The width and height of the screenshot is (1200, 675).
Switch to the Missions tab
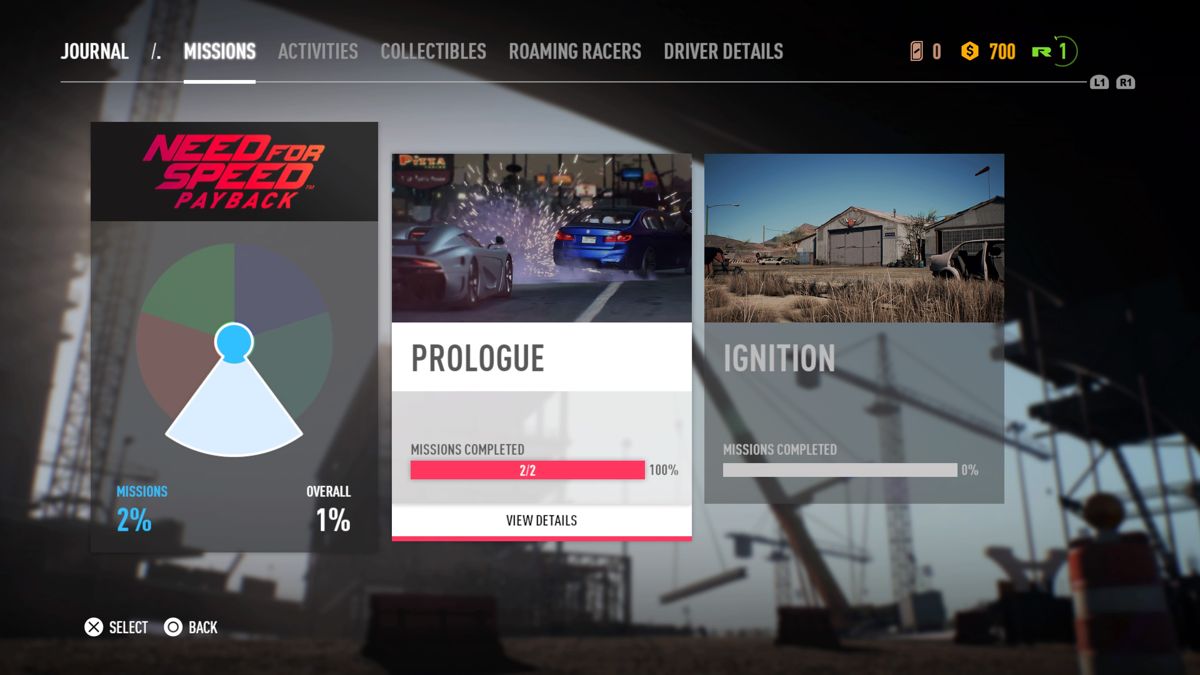click(x=219, y=52)
